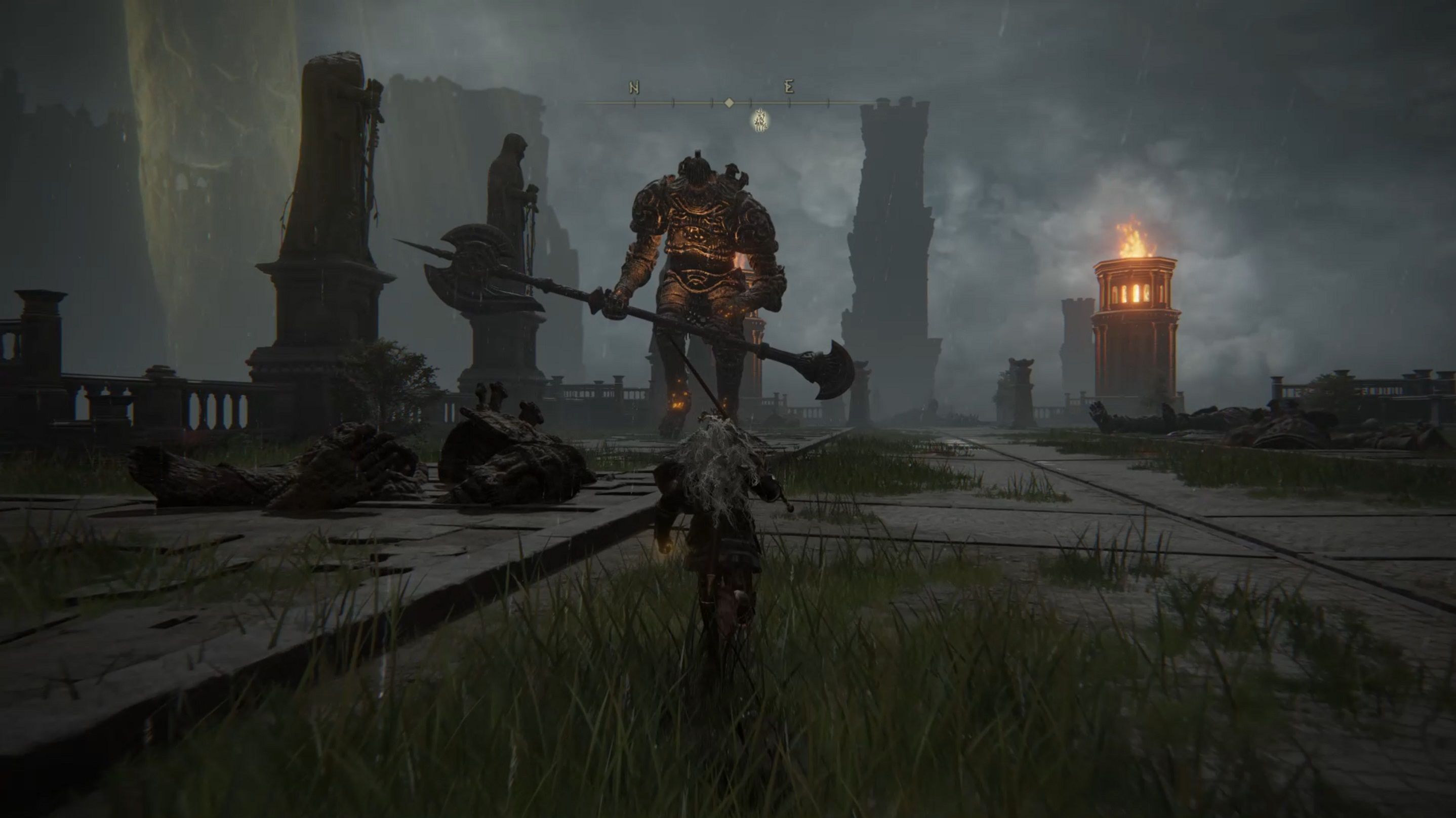Image resolution: width=1456 pixels, height=818 pixels.
Task: Select the diamond heading indicator on the compass
Action: [x=729, y=103]
